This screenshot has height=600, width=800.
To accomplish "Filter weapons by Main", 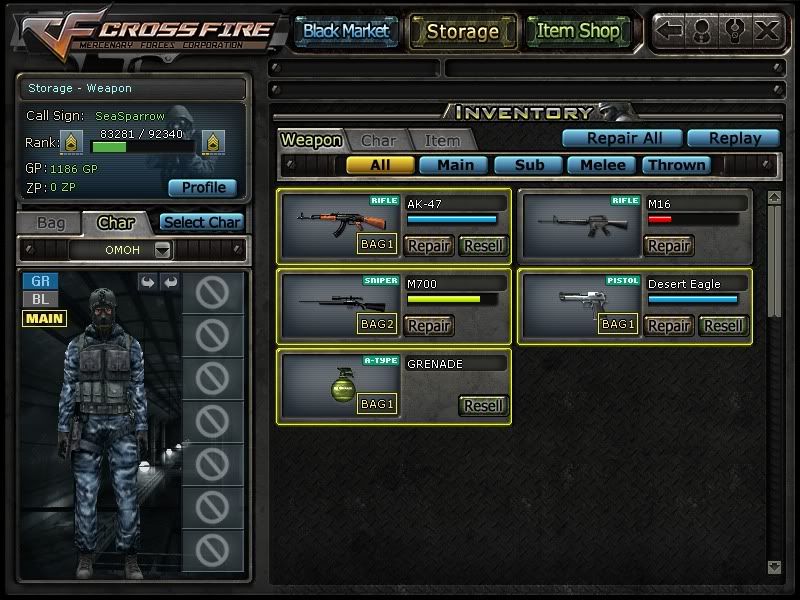I will pyautogui.click(x=454, y=165).
